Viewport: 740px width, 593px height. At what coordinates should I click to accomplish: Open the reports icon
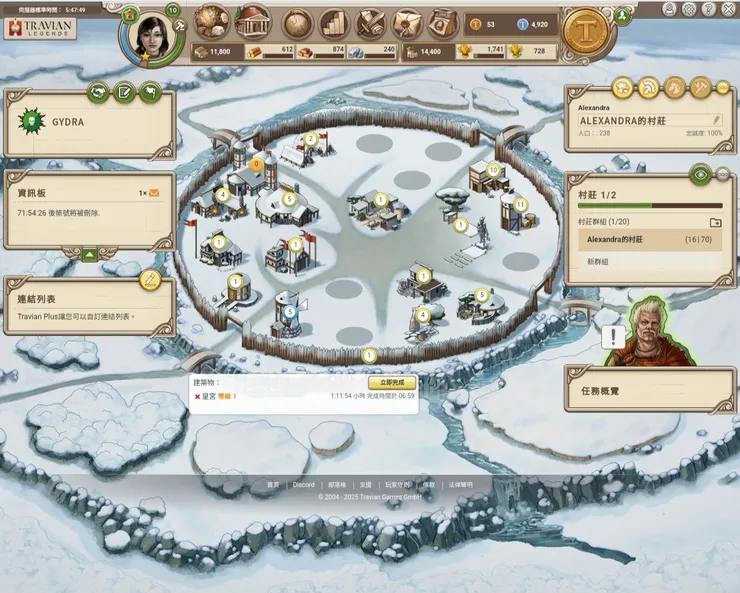point(370,22)
